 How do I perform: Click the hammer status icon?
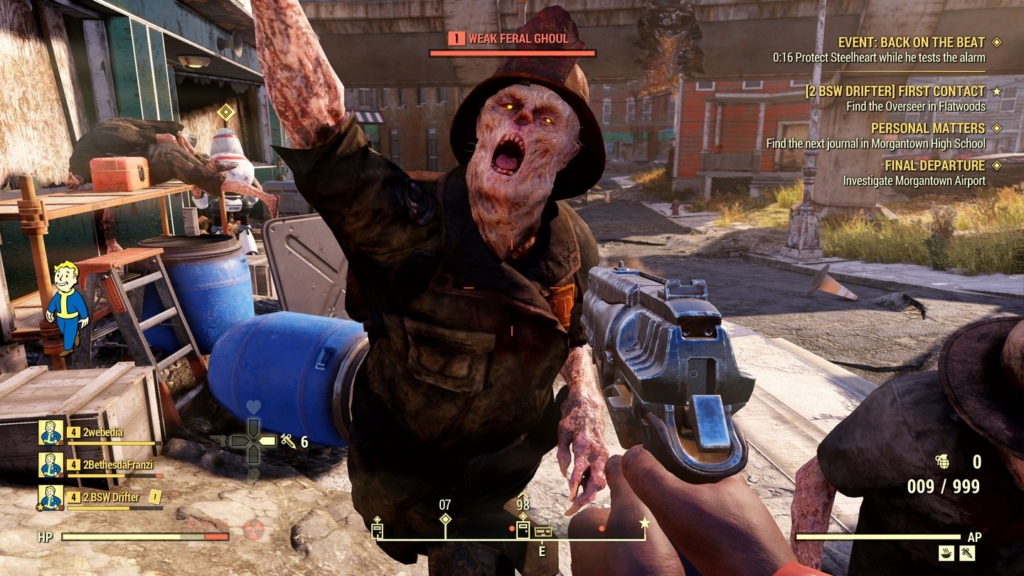pos(967,552)
